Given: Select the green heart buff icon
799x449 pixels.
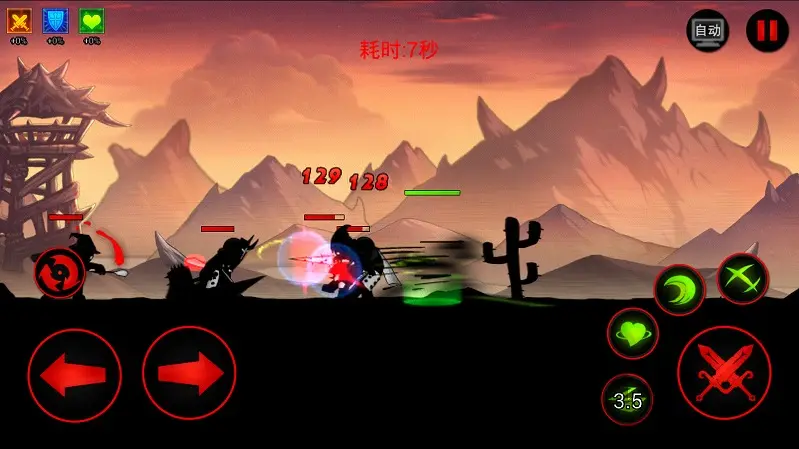Looking at the screenshot, I should pos(91,20).
